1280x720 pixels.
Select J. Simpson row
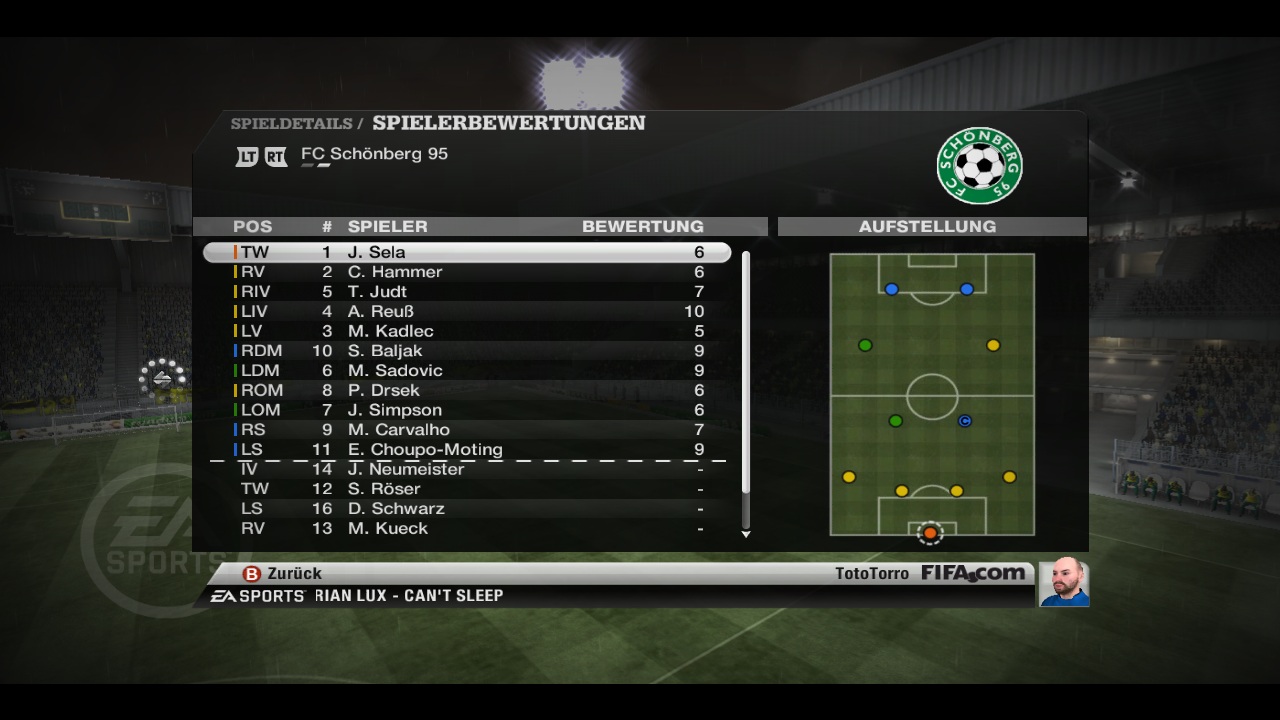[466, 410]
